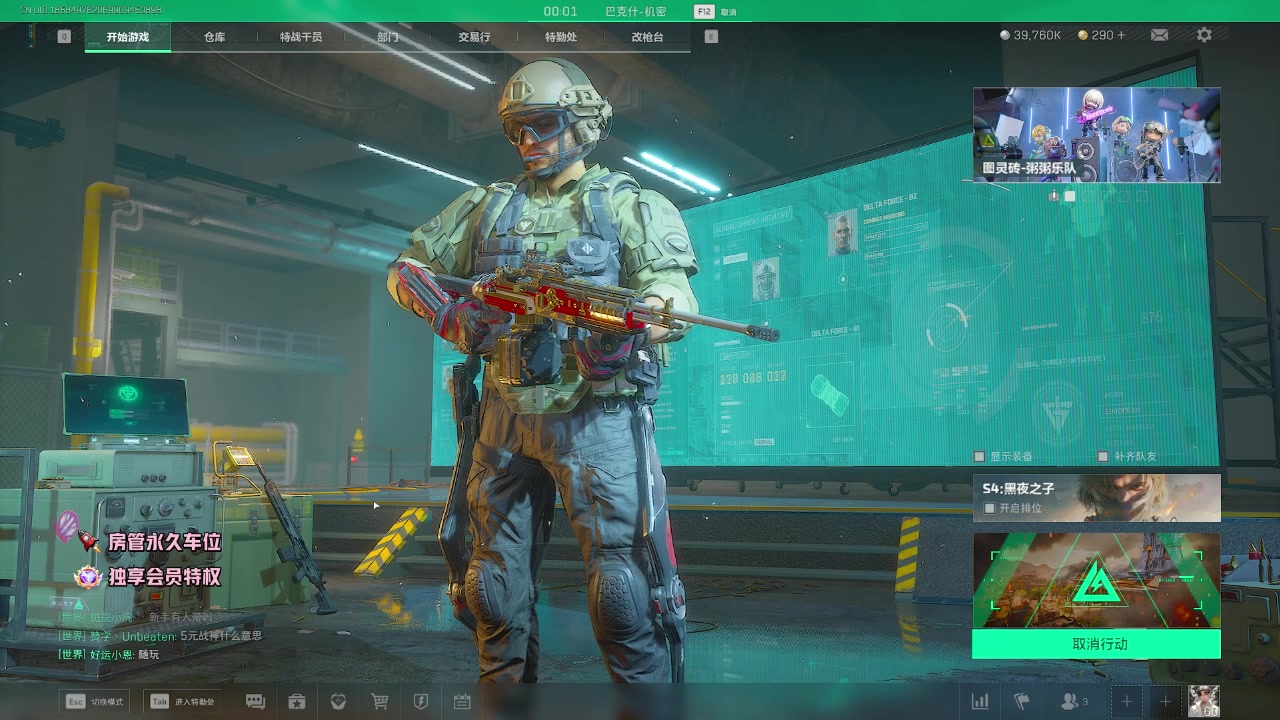The image size is (1280, 720).
Task: Tick the 开启排位 ranked checkbox
Action: click(x=990, y=508)
